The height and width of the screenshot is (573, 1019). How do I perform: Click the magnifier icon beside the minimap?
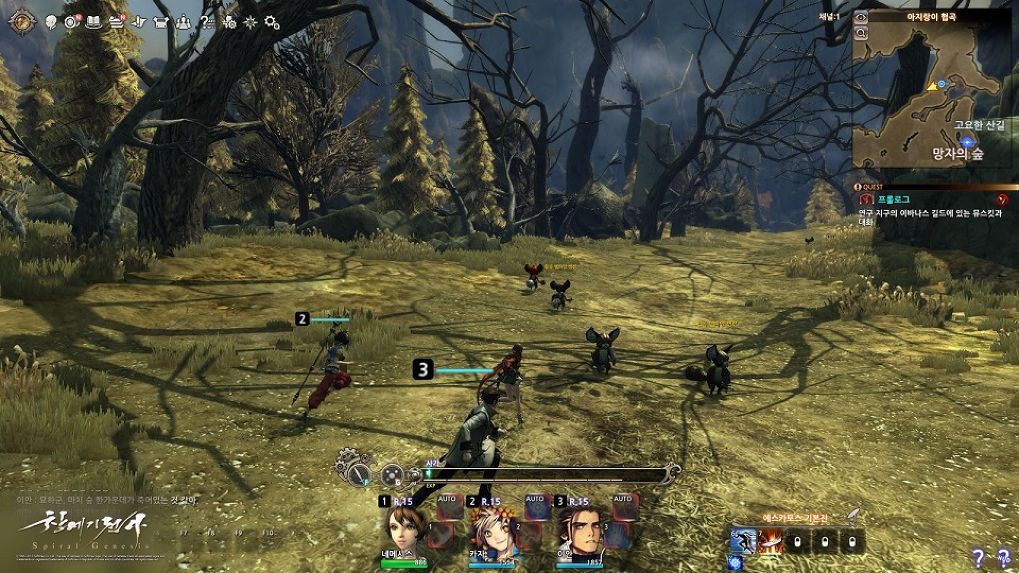(860, 32)
